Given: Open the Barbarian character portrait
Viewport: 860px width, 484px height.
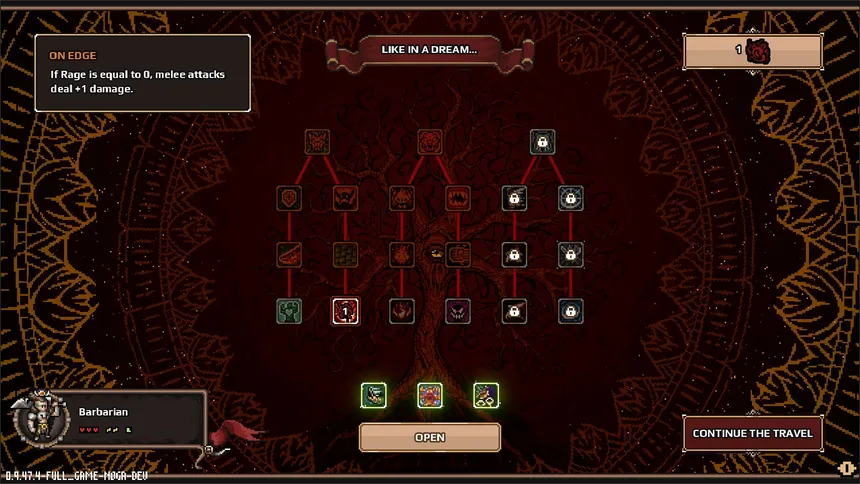Looking at the screenshot, I should [x=38, y=416].
